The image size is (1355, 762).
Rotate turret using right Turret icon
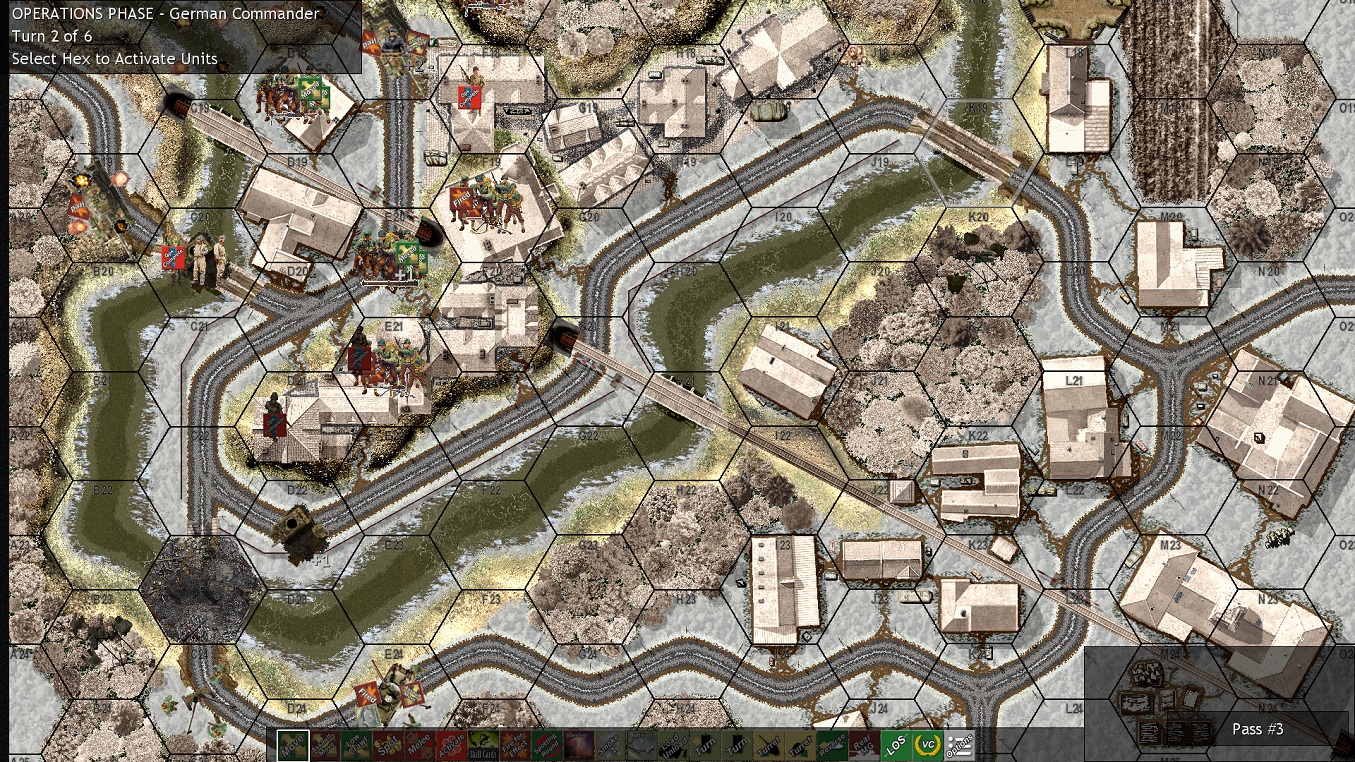pos(801,745)
